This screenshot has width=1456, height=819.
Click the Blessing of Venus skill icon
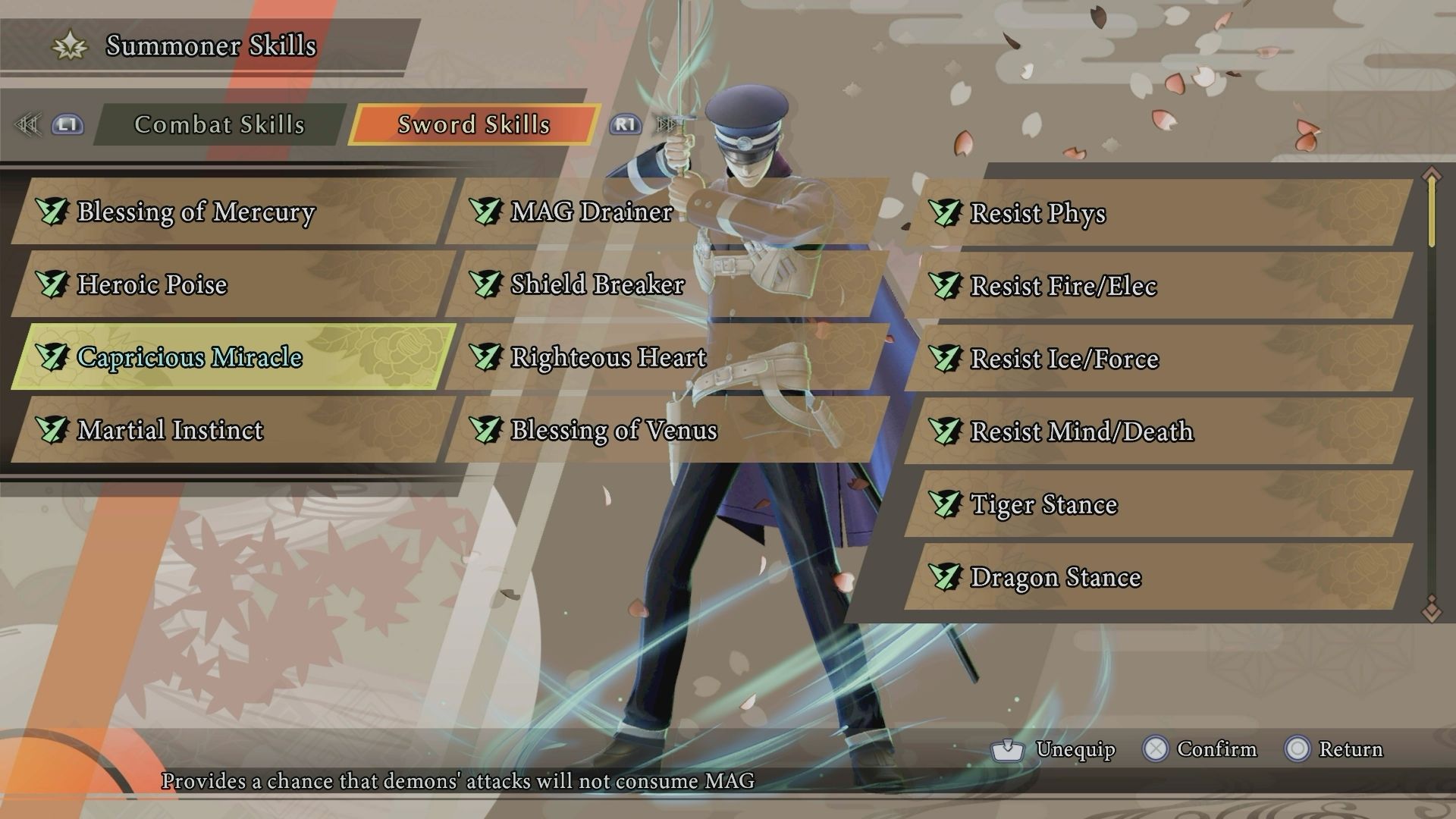[x=488, y=432]
